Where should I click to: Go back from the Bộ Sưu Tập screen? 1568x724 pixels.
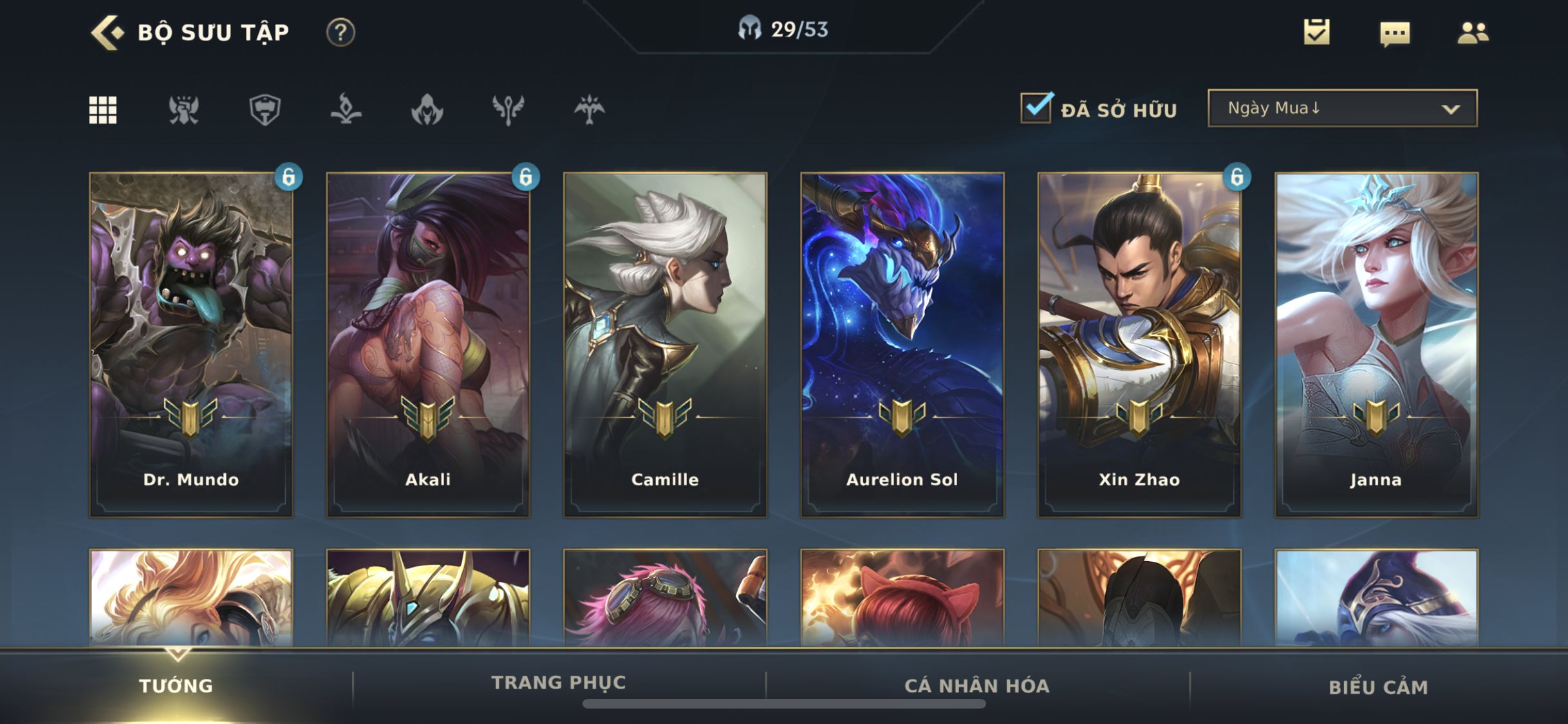tap(107, 32)
